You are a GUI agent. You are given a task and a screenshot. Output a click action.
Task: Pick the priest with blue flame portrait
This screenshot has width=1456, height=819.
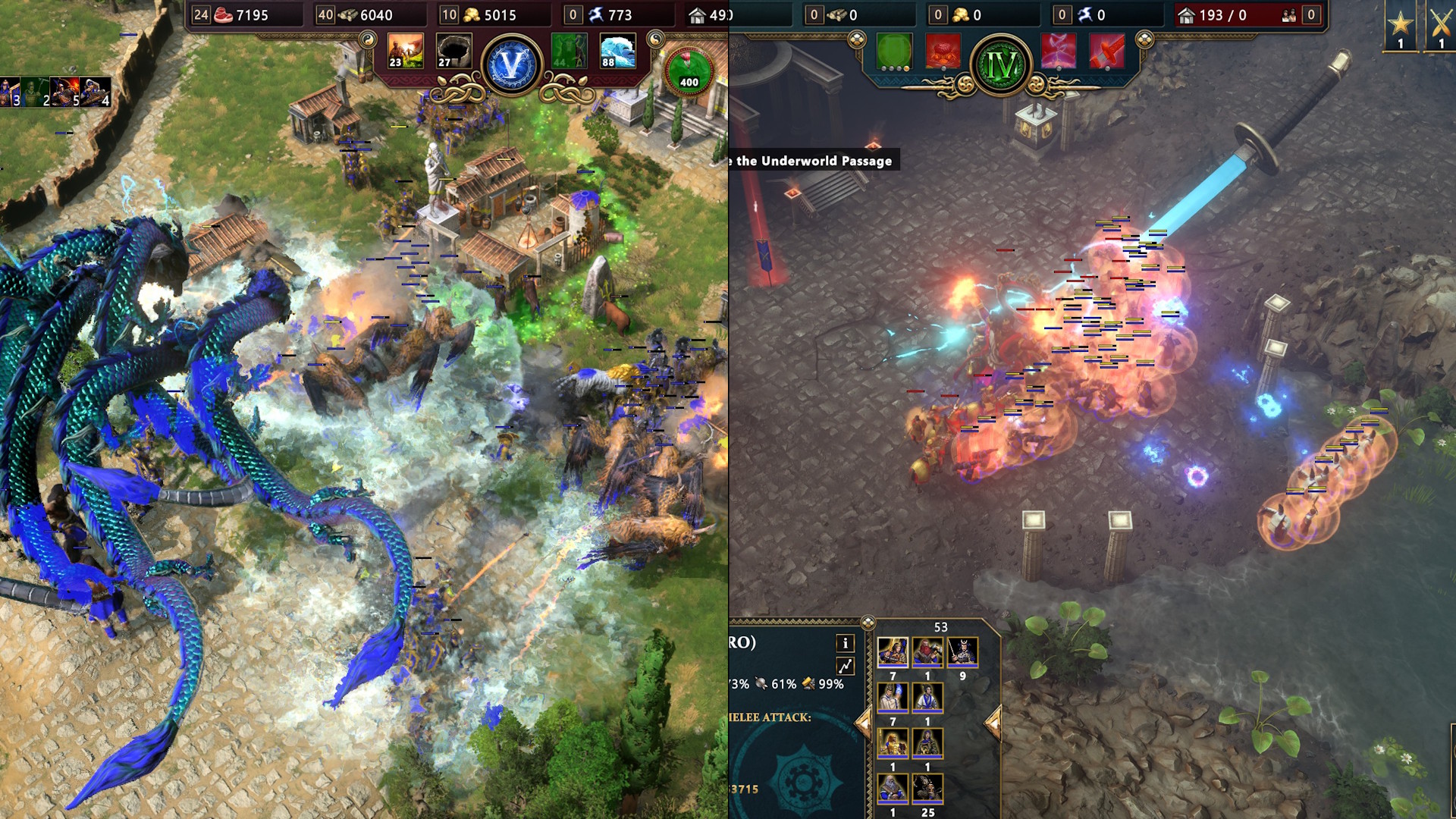(893, 698)
